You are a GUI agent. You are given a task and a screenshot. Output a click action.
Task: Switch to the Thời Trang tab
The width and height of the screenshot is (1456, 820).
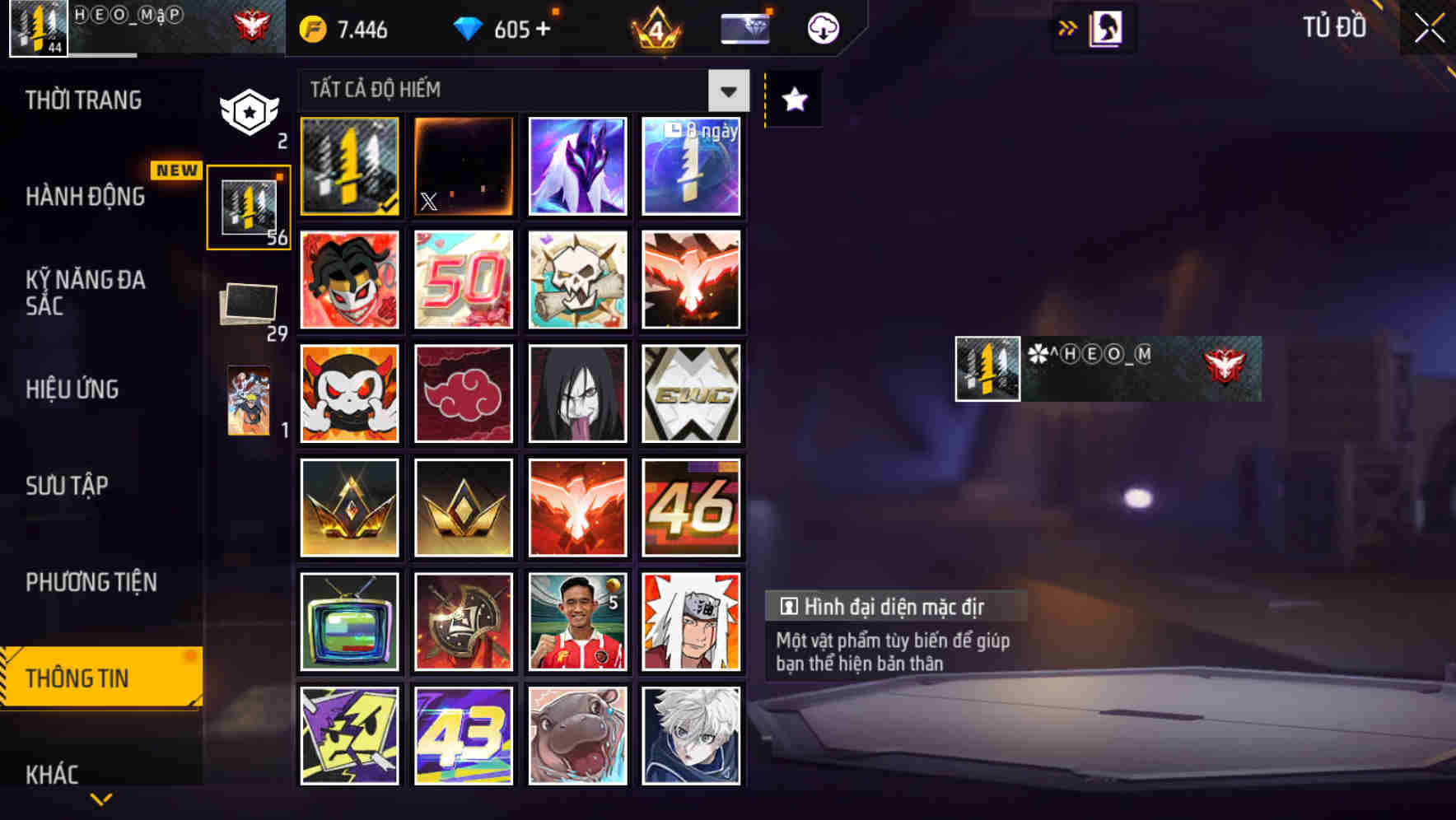82,100
